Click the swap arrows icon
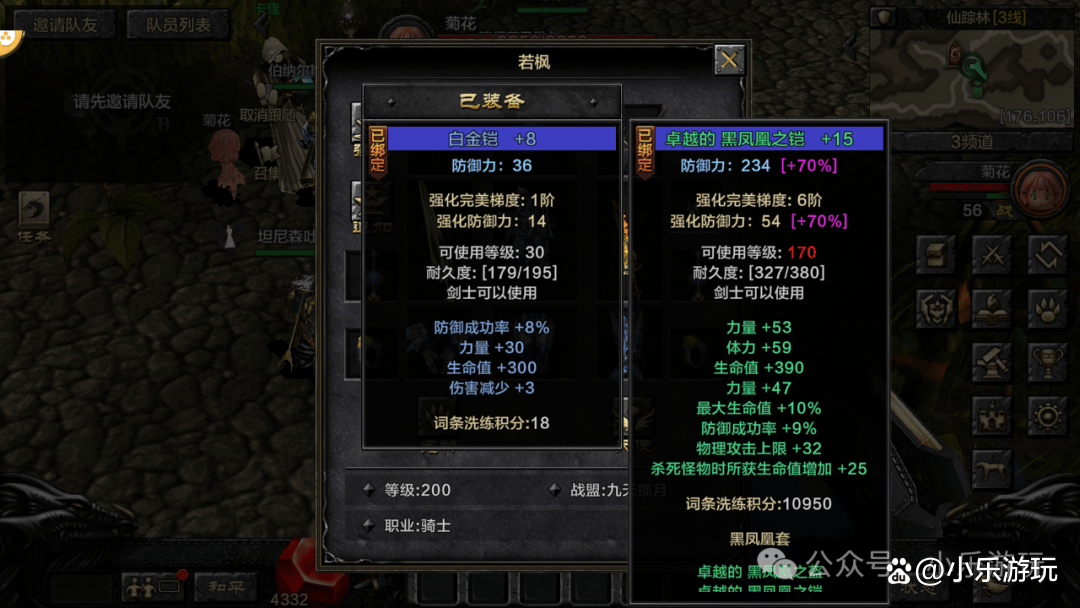 (1047, 253)
